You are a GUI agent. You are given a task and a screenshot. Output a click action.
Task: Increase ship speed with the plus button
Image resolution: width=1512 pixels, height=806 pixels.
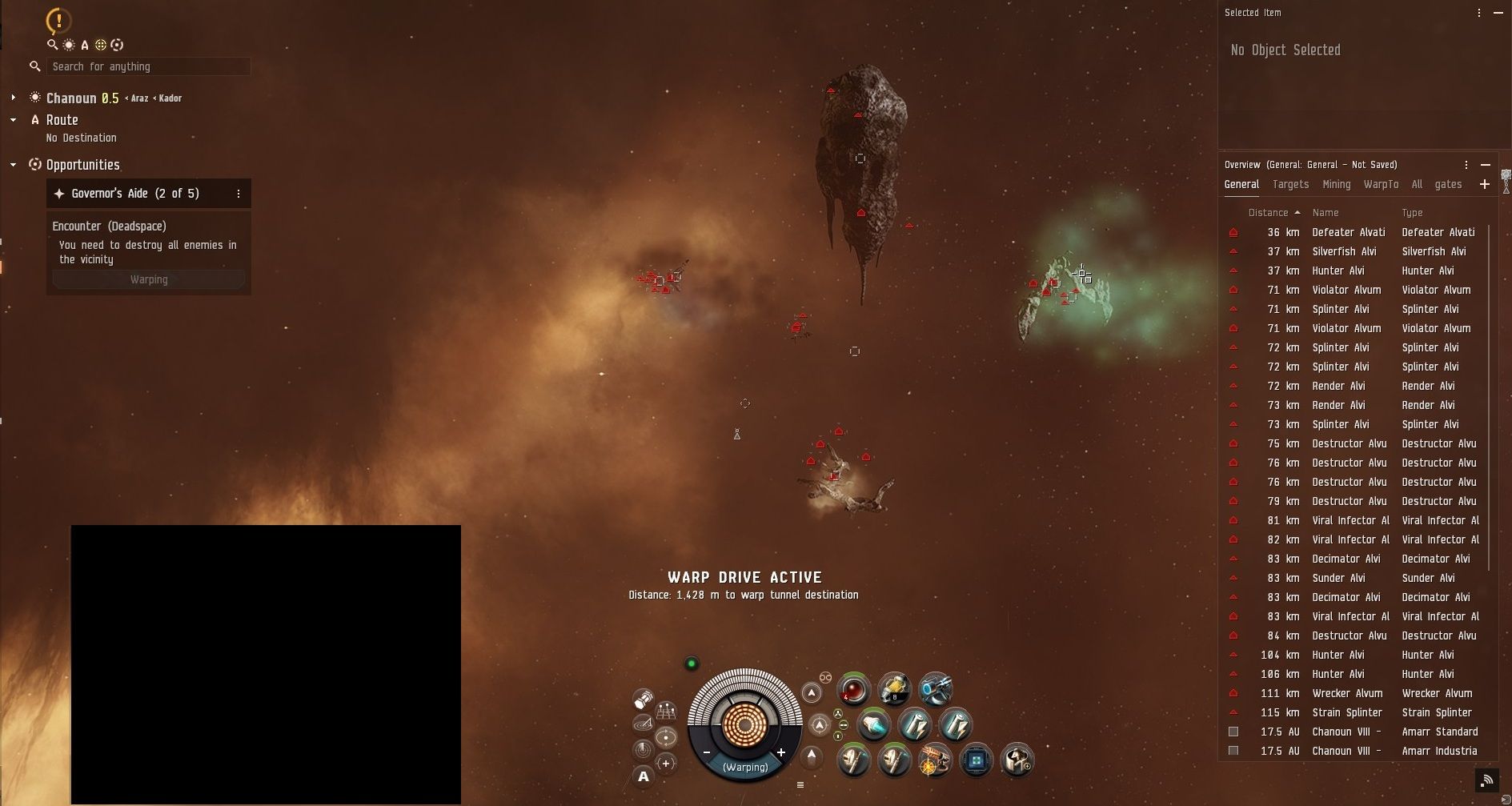pos(780,752)
